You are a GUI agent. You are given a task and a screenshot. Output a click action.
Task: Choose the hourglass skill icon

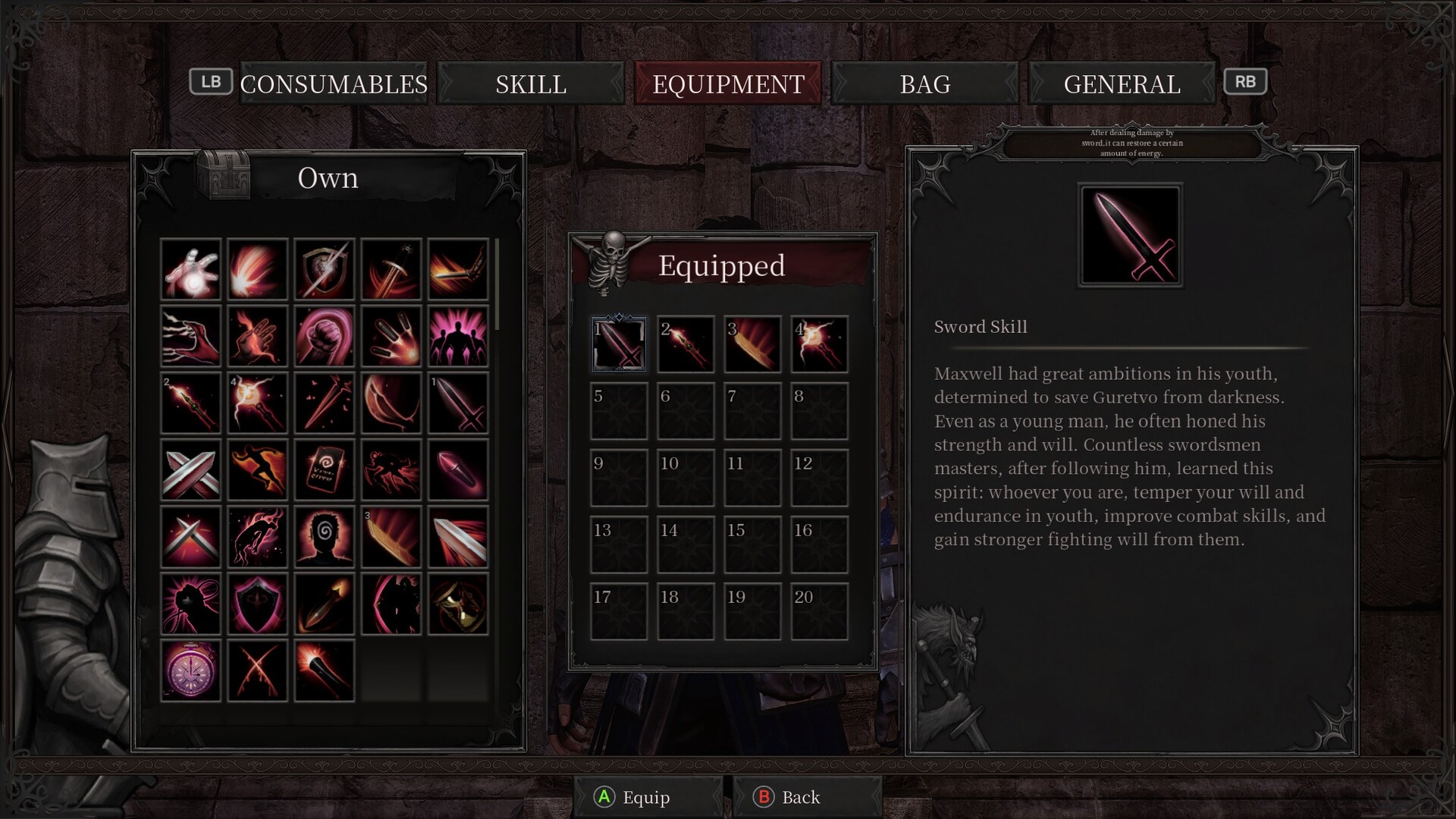click(457, 604)
